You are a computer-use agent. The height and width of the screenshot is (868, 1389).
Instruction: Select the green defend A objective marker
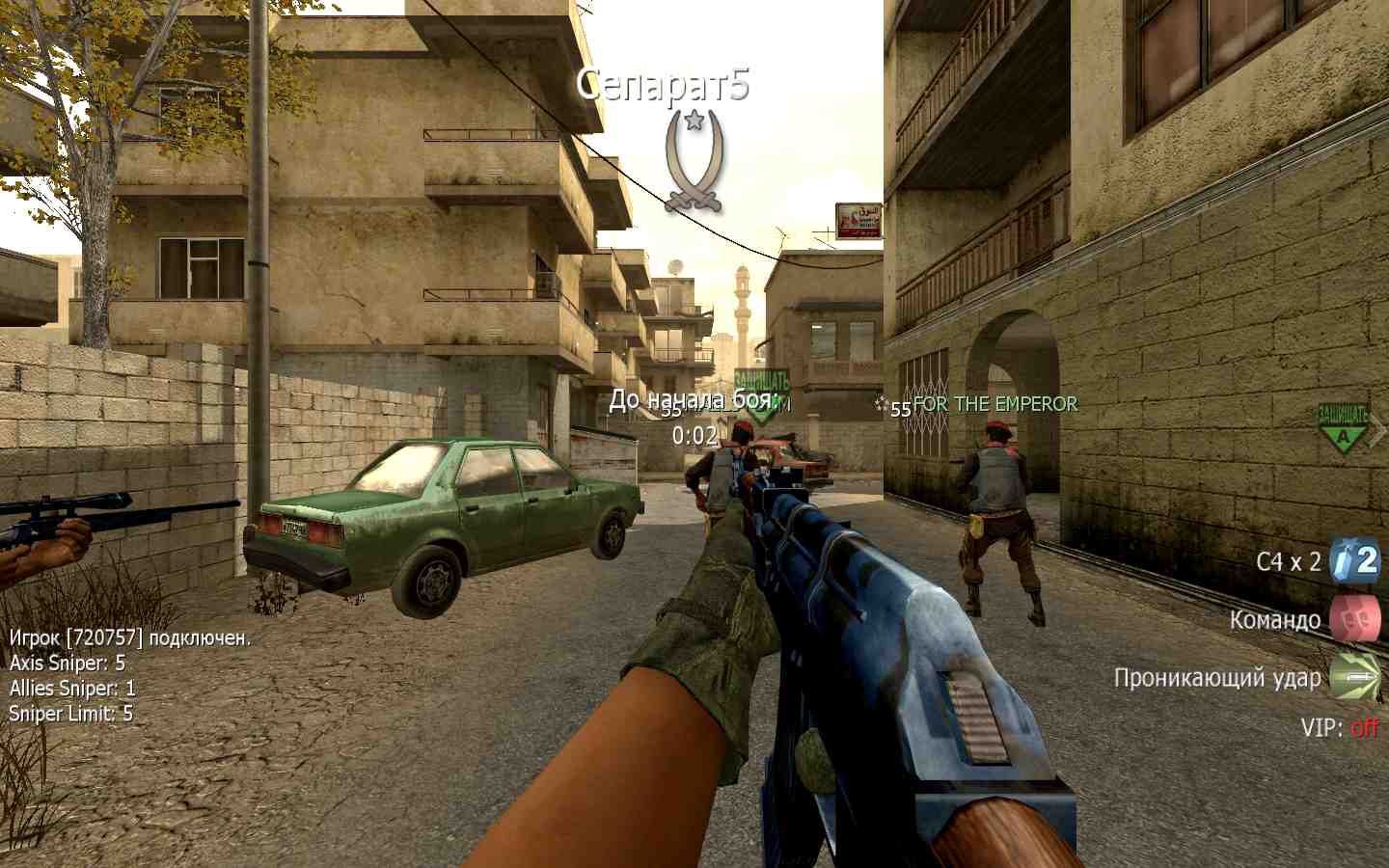[1343, 429]
